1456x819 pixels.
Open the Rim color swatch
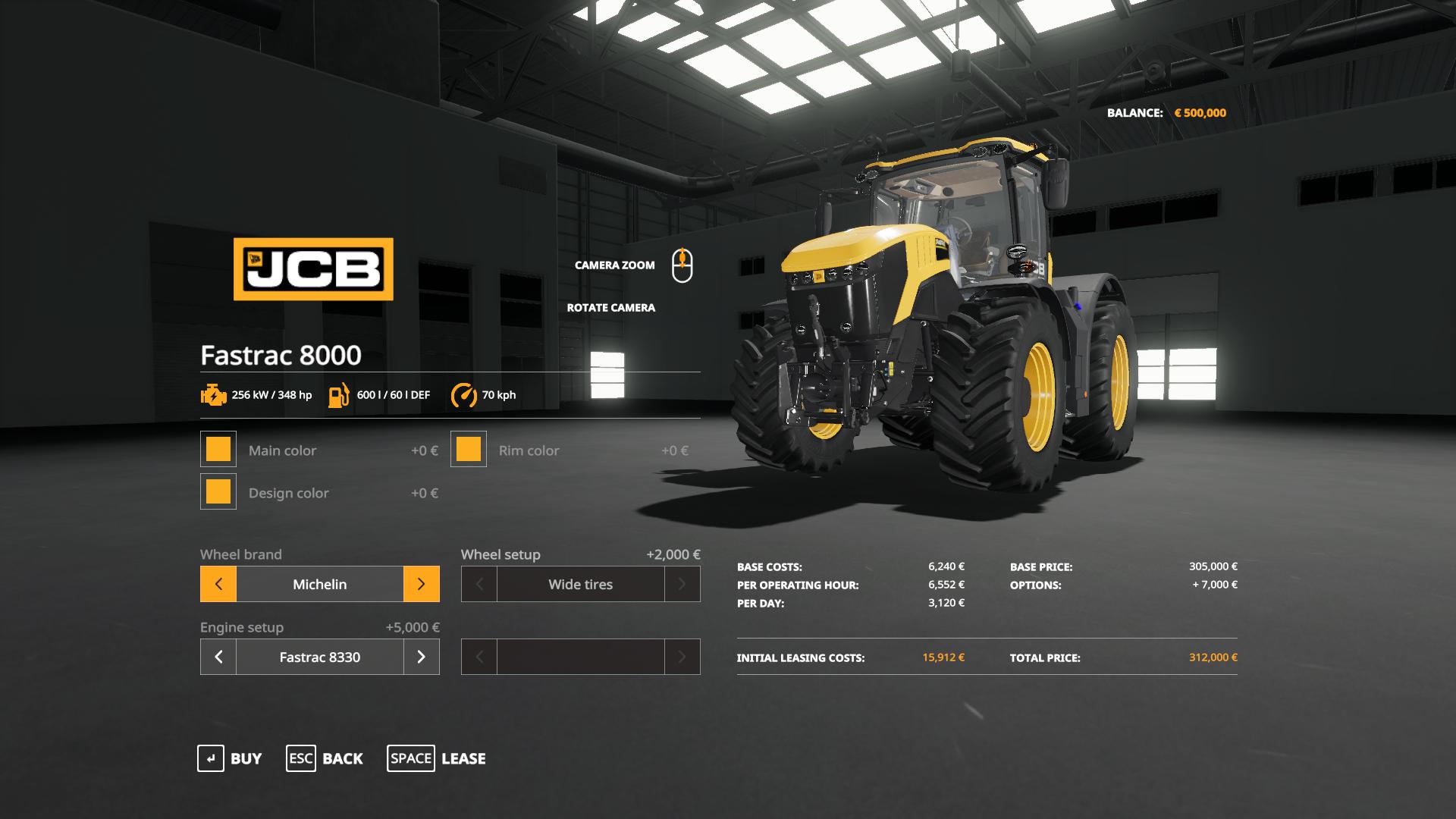point(469,449)
